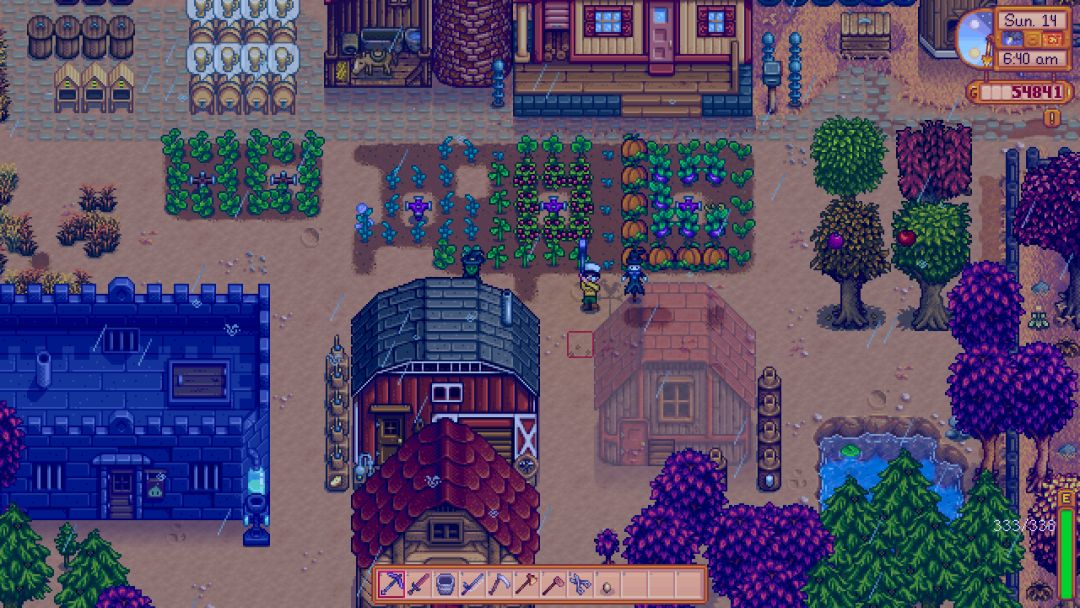Equip the blue-bladed sword from the hotbar
Image resolution: width=1080 pixels, height=608 pixels.
[472, 584]
